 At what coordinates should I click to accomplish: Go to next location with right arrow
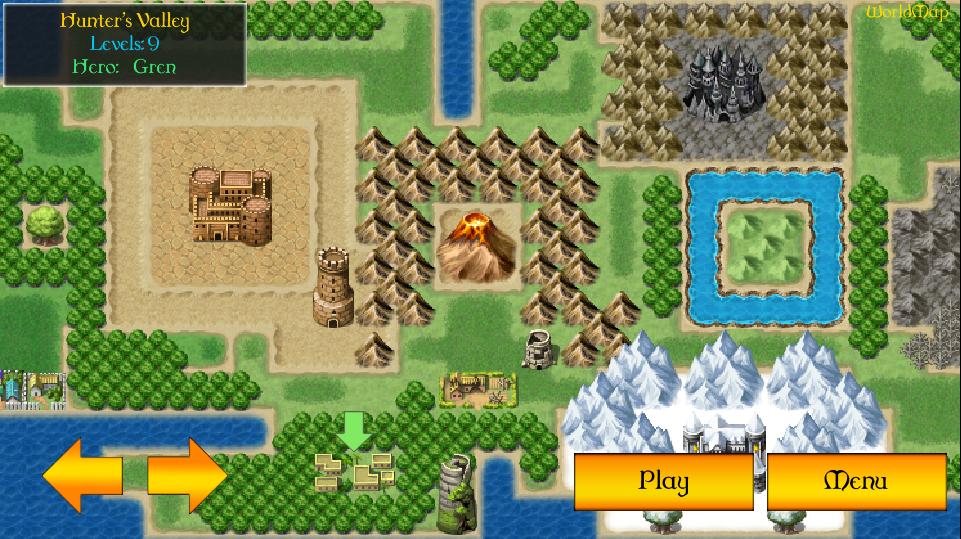[187, 475]
